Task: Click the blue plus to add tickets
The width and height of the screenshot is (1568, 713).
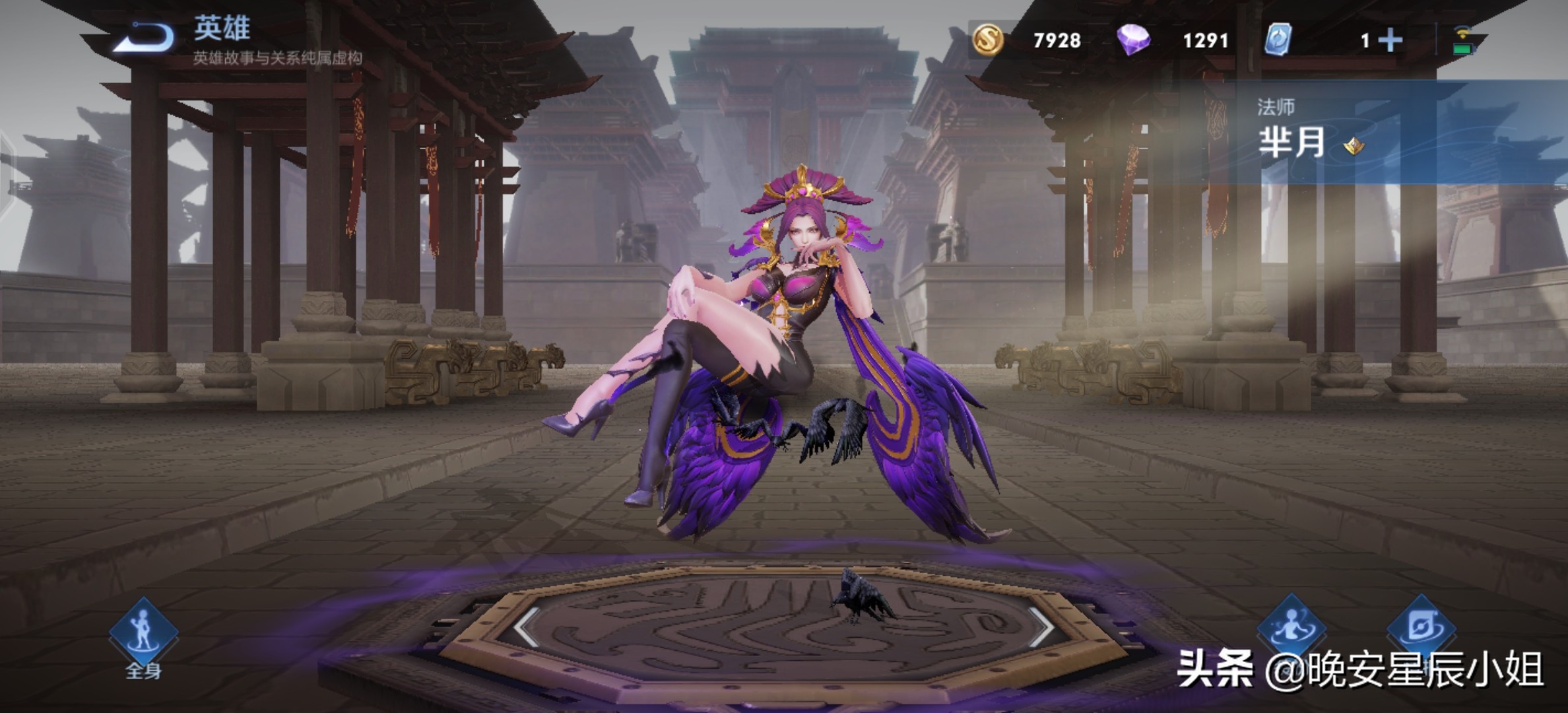Action: (x=1390, y=40)
